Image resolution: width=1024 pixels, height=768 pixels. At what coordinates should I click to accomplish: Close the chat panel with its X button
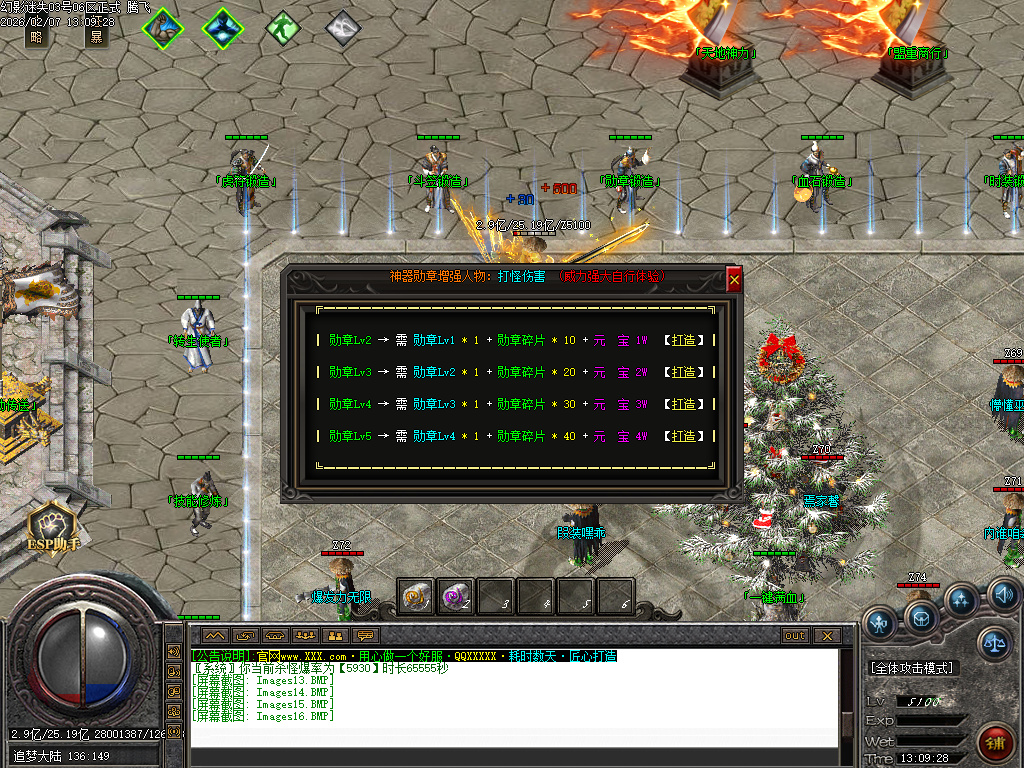(x=826, y=636)
